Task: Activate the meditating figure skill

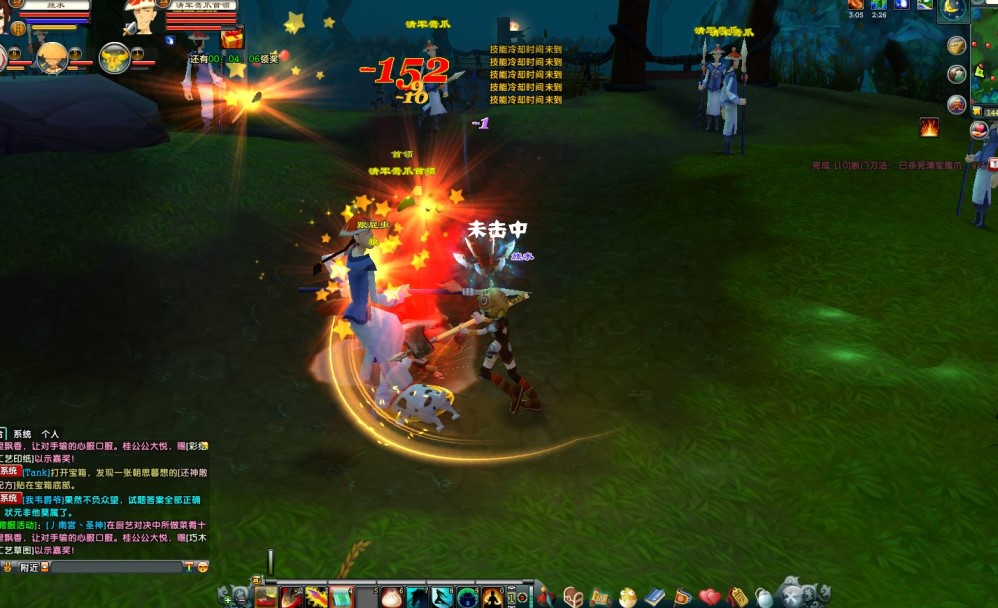Action: point(493,597)
